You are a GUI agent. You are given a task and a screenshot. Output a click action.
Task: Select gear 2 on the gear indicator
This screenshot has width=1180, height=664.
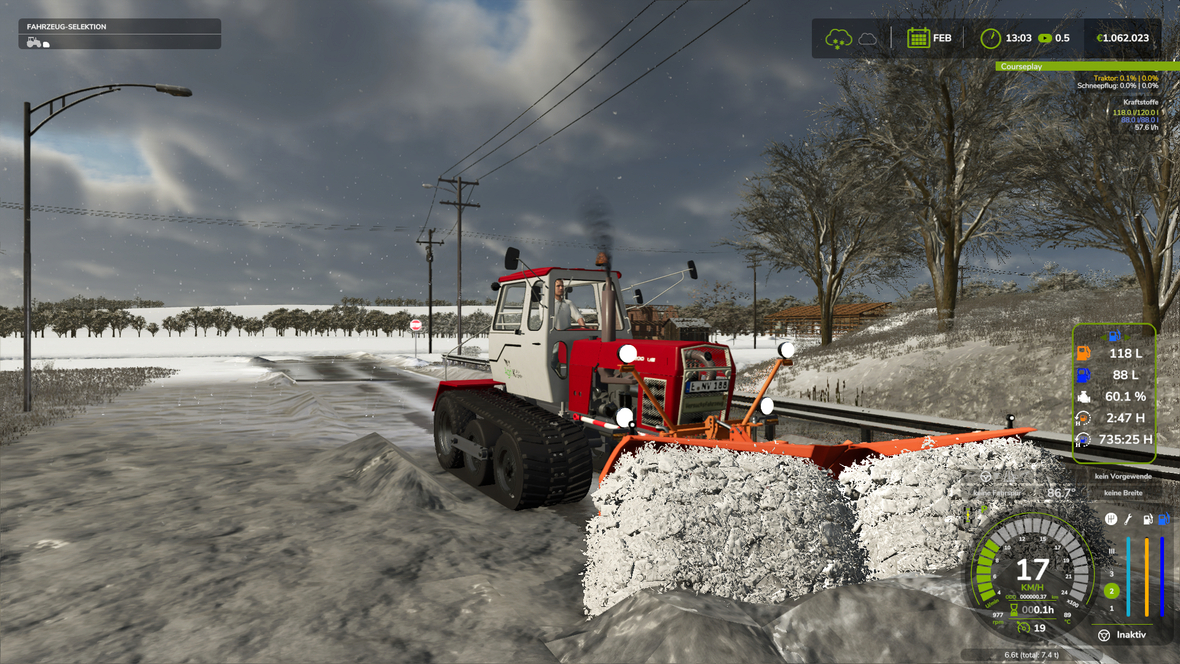pyautogui.click(x=1111, y=591)
